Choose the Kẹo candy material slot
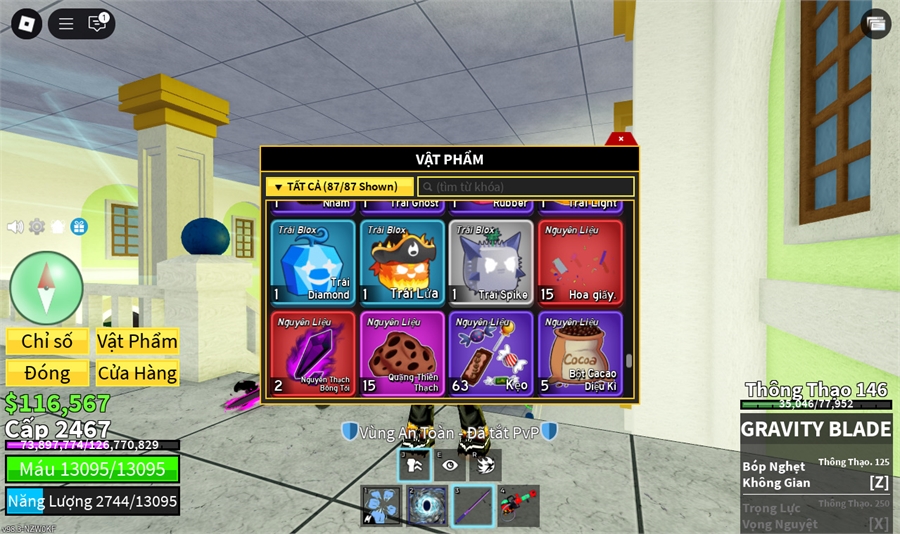 [491, 353]
